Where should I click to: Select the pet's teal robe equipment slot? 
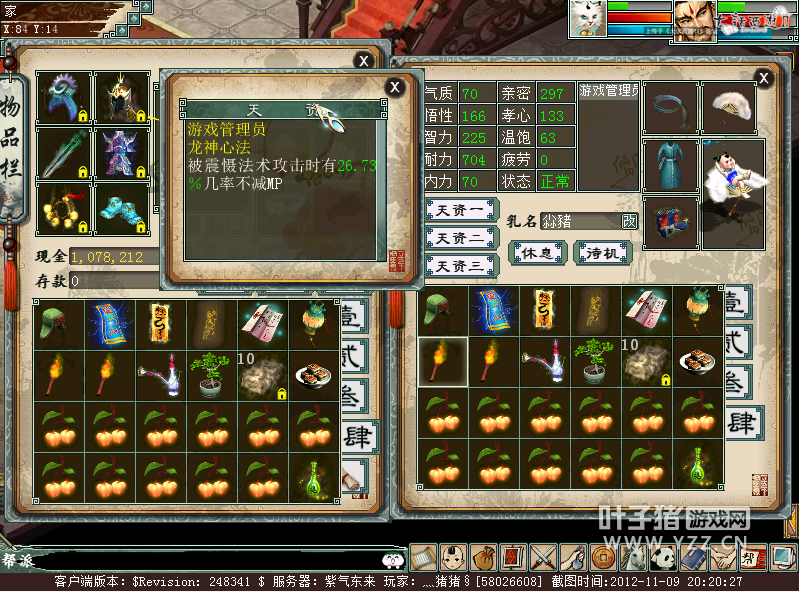670,165
